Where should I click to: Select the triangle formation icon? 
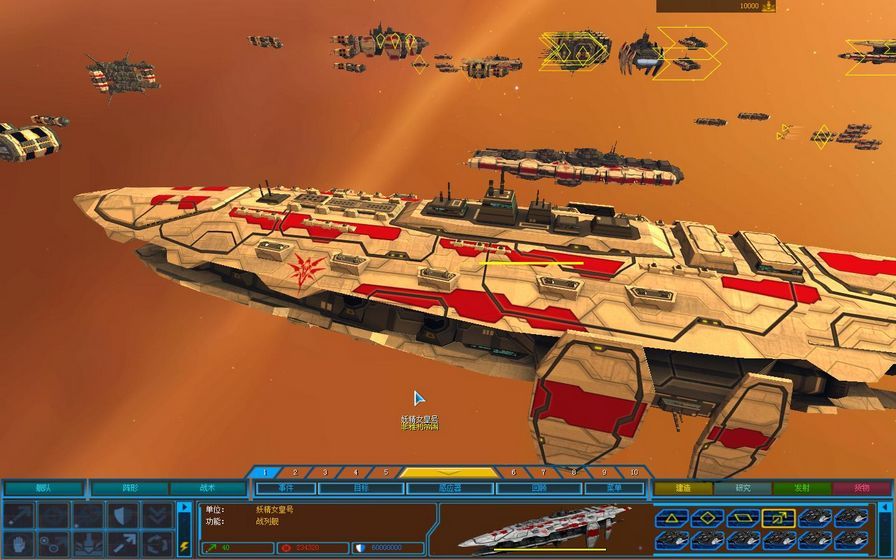[671, 517]
